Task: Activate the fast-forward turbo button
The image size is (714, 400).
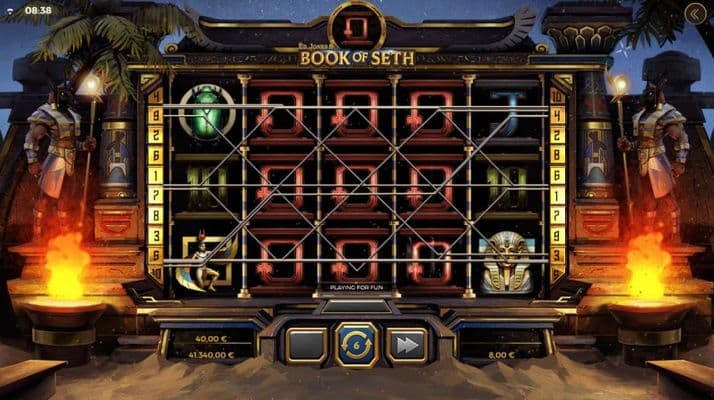Action: coord(407,345)
